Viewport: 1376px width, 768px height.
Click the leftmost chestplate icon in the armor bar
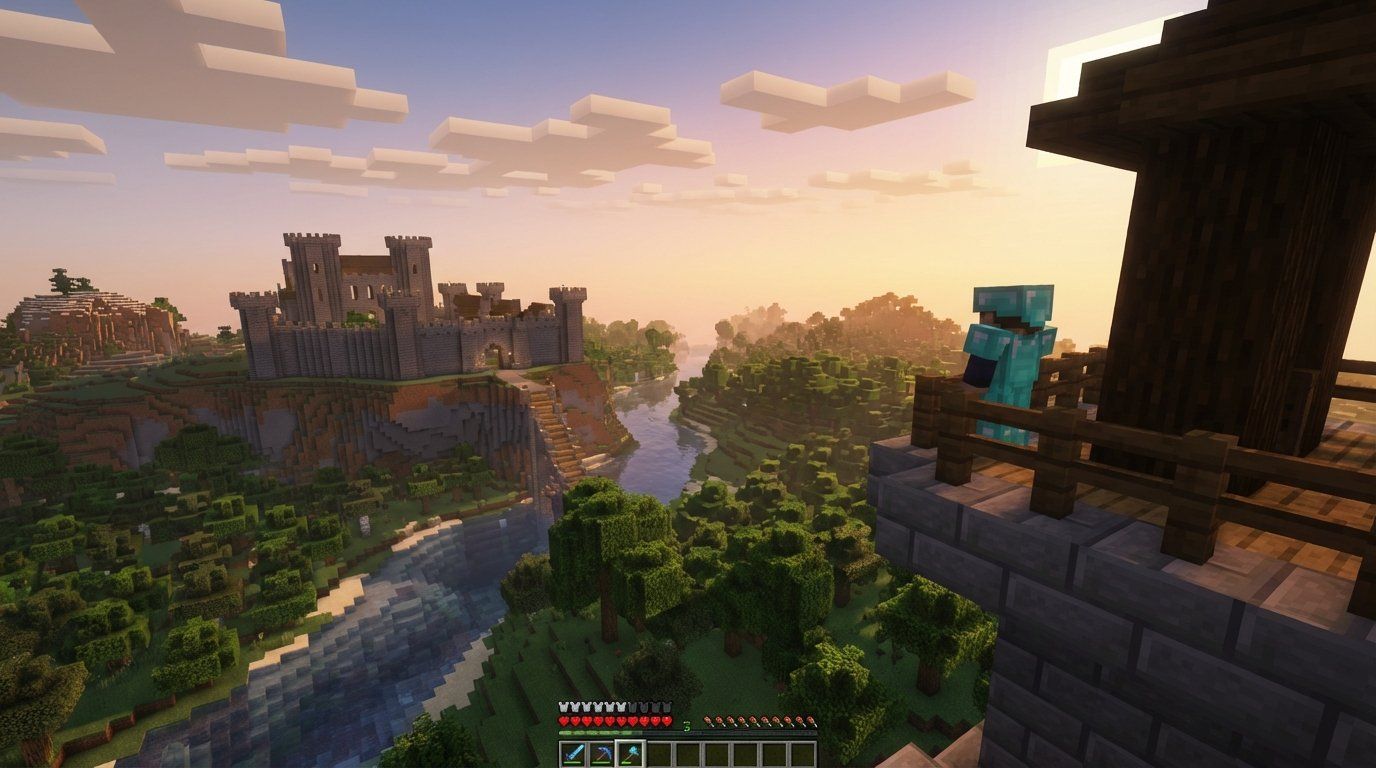click(x=563, y=706)
